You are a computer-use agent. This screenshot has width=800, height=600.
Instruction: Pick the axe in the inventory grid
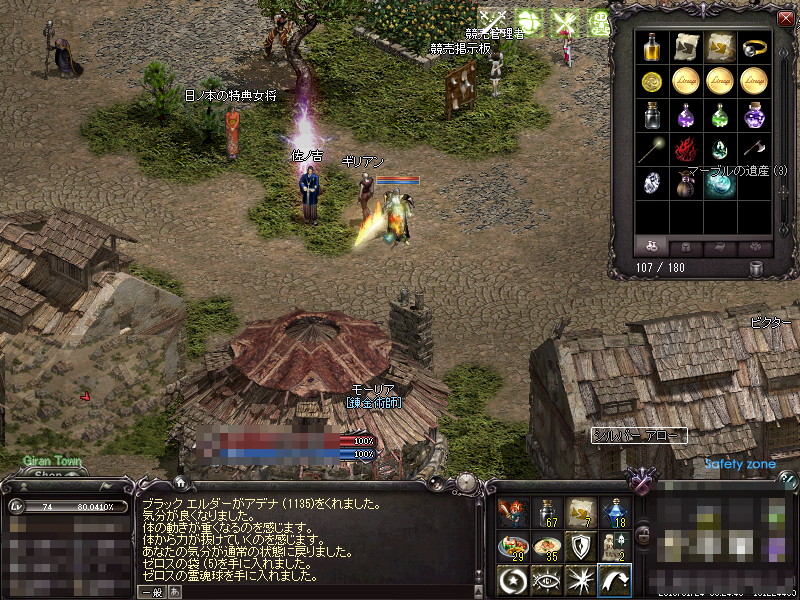point(754,150)
